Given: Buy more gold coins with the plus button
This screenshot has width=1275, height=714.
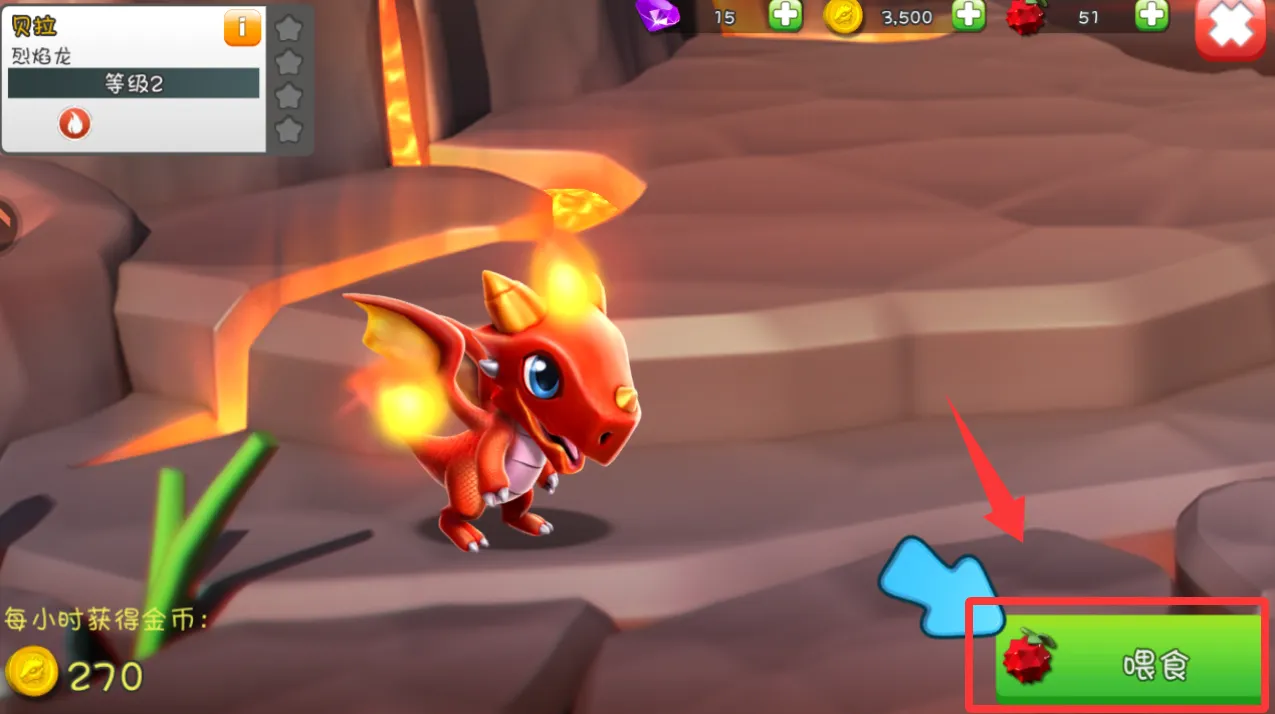Looking at the screenshot, I should [x=968, y=15].
